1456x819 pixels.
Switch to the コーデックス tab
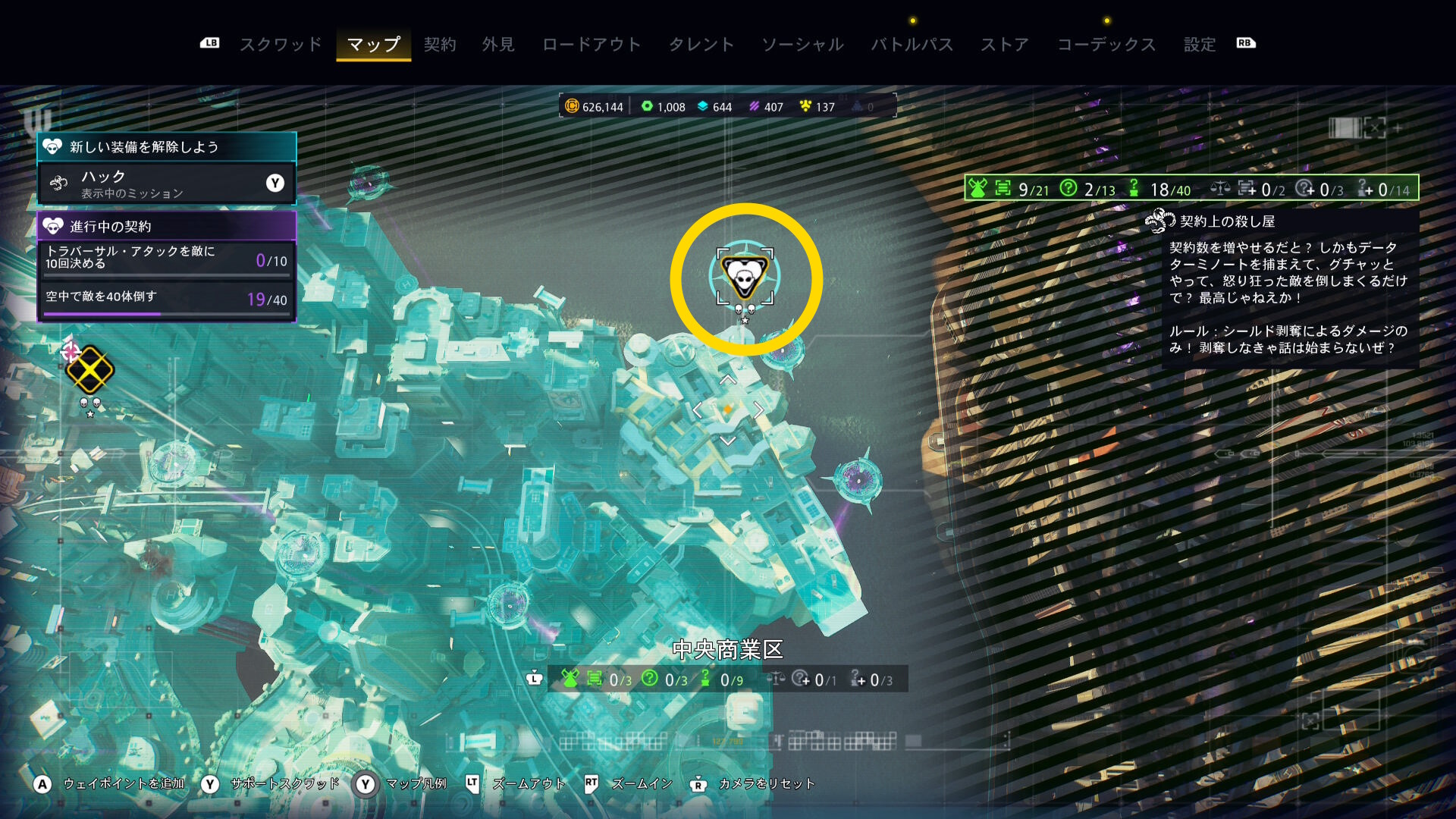pos(1106,45)
